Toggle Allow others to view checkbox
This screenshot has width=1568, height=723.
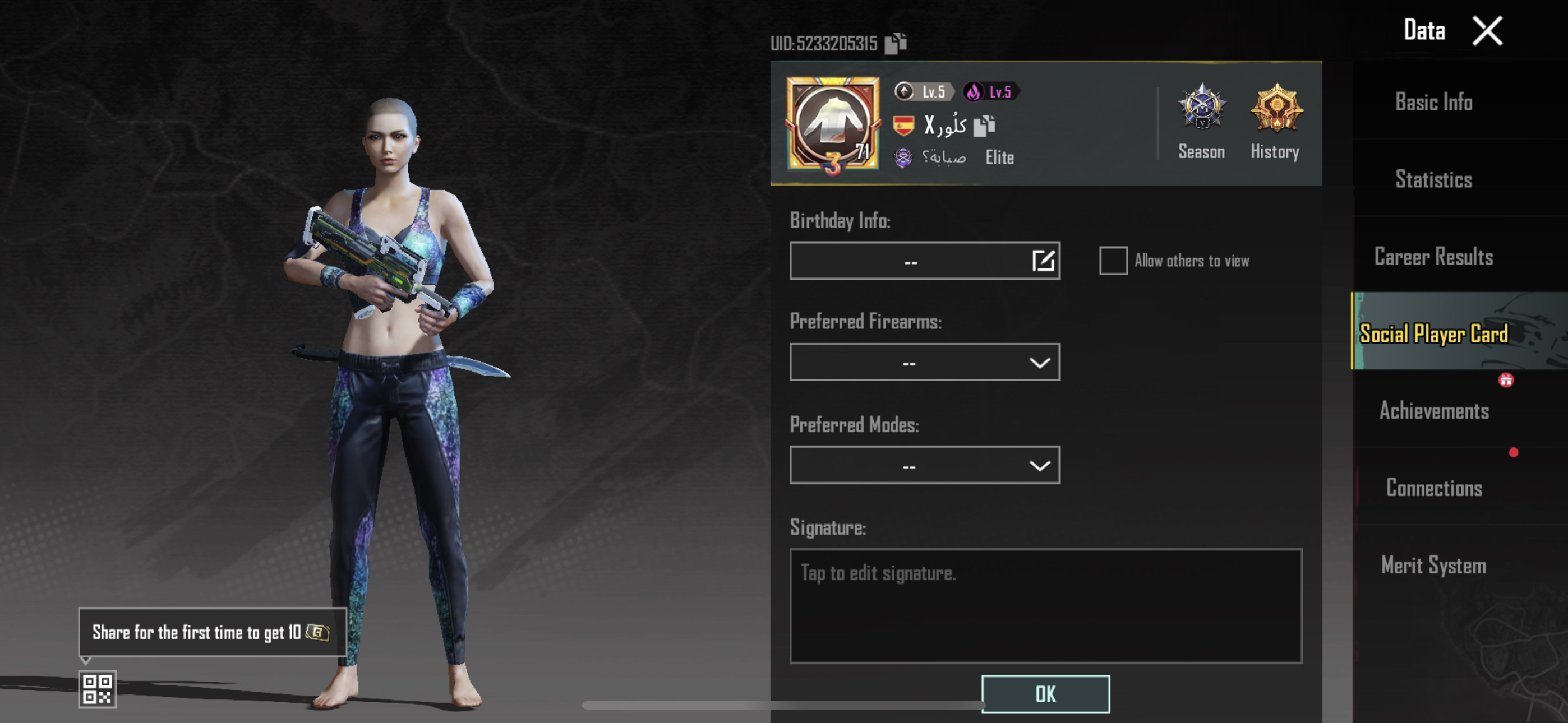[1113, 261]
